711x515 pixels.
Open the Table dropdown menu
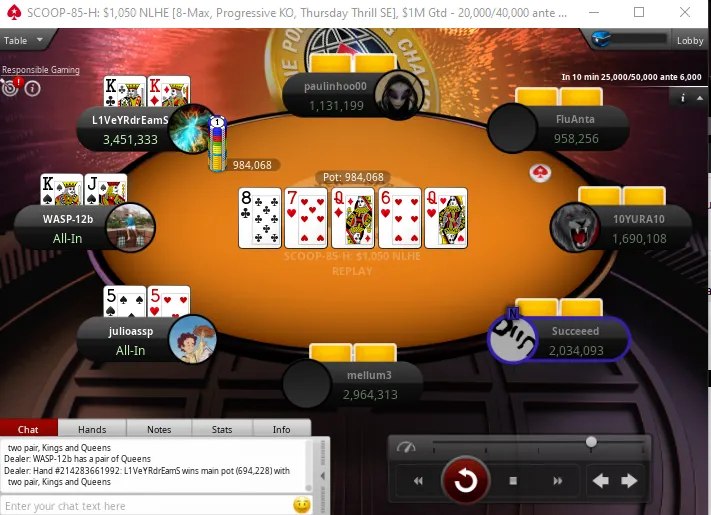26,40
